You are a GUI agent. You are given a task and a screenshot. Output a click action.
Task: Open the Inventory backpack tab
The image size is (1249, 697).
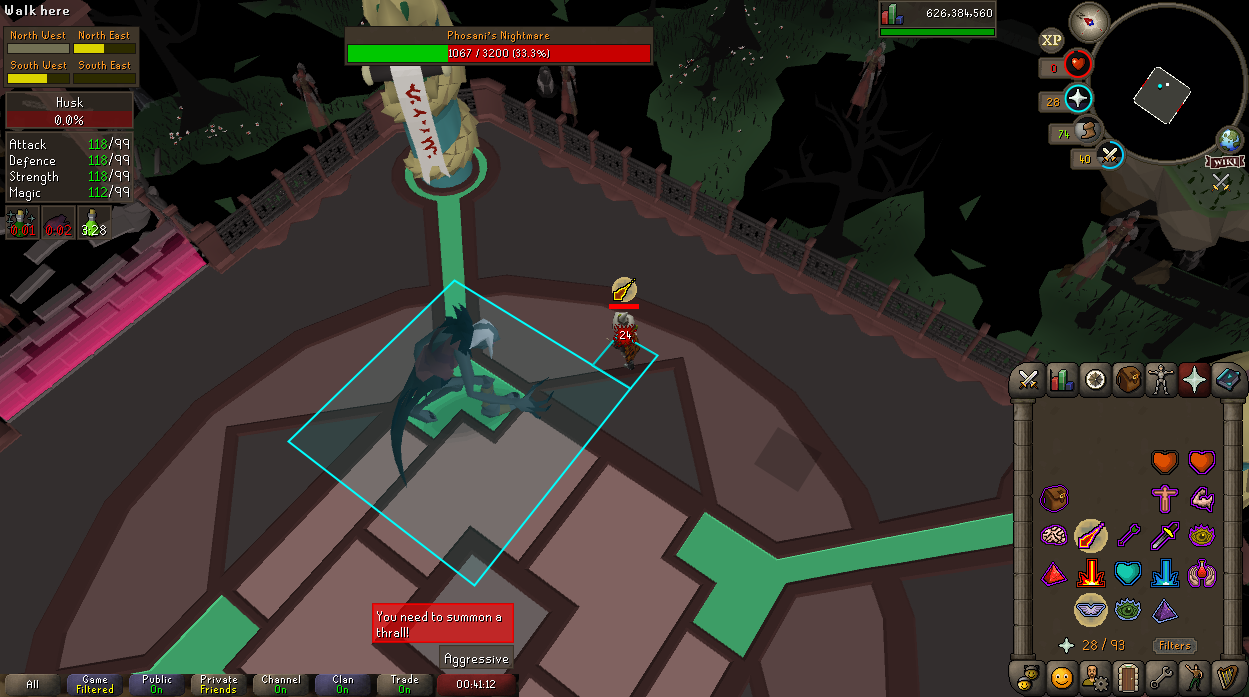click(x=1128, y=380)
